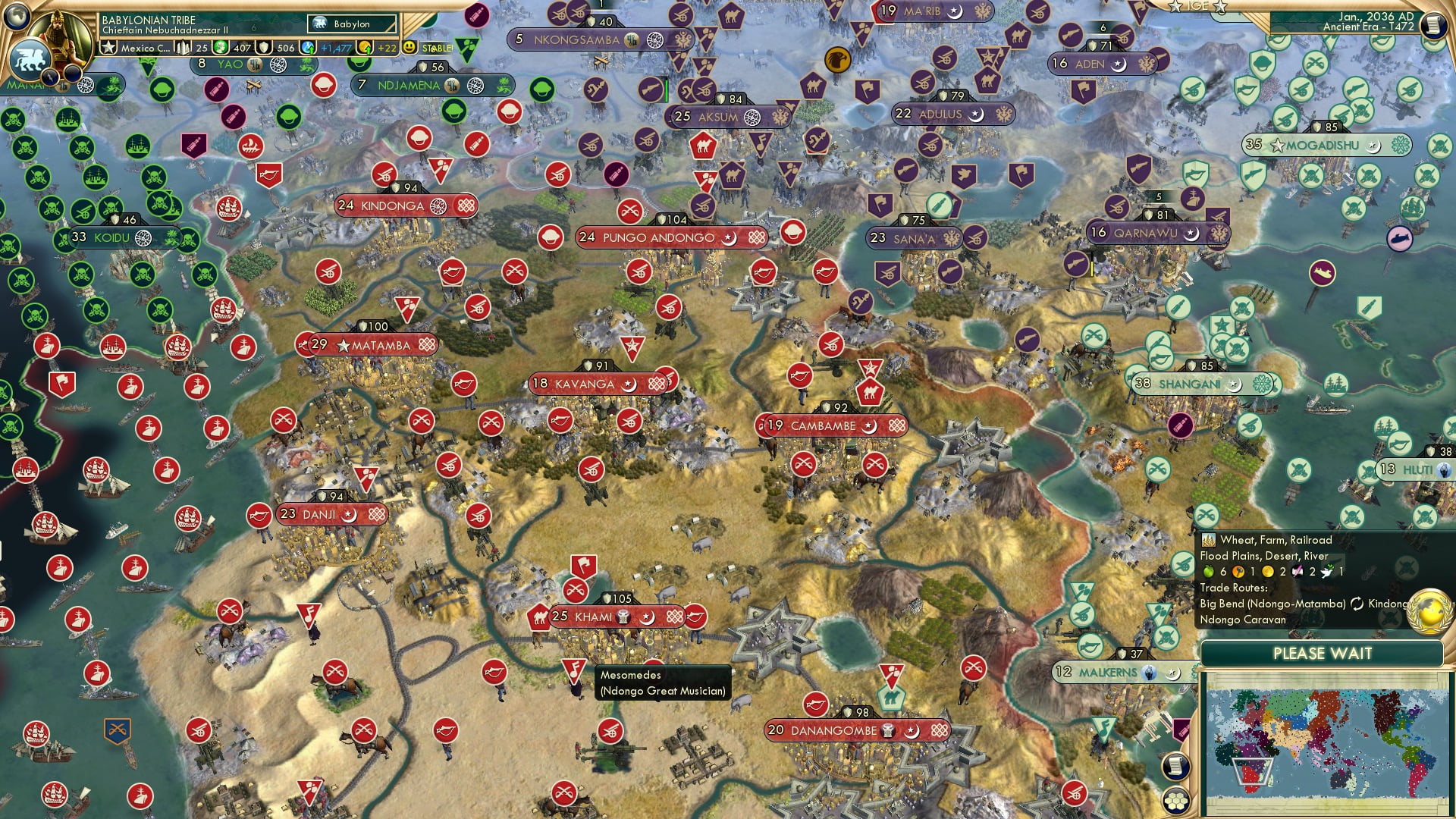The image size is (1456, 819).
Task: Open the Babylon civilization dropdown banner
Action: click(349, 24)
